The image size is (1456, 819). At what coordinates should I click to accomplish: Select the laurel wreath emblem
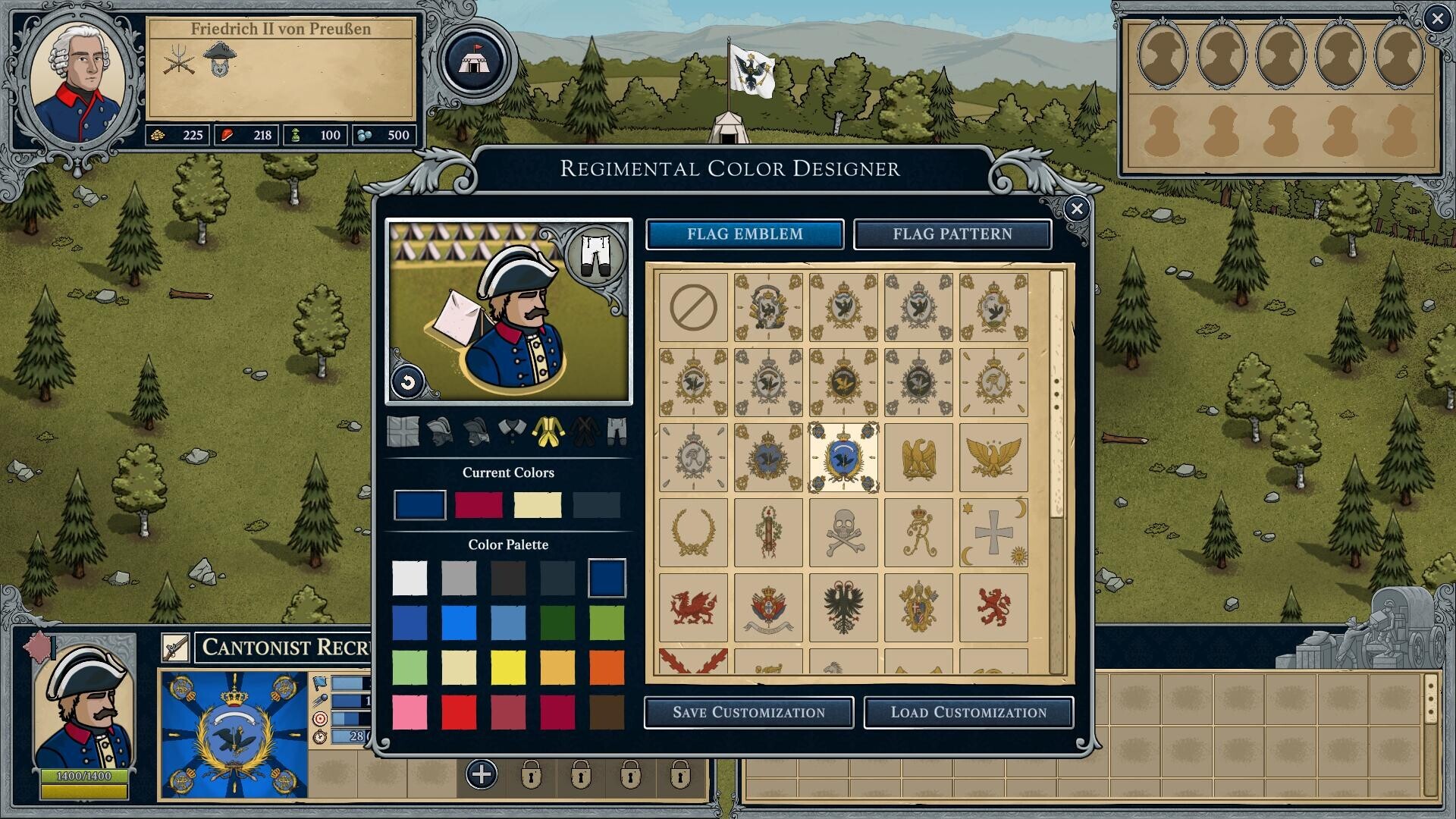tap(692, 532)
